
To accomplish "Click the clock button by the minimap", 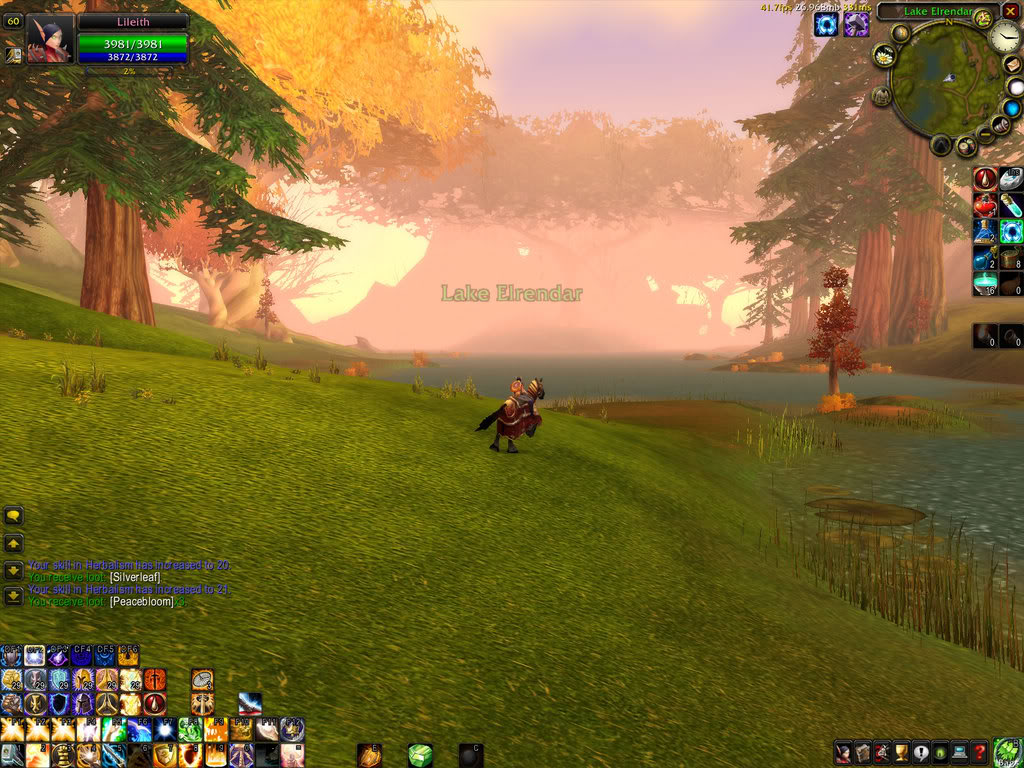I will coord(1004,38).
